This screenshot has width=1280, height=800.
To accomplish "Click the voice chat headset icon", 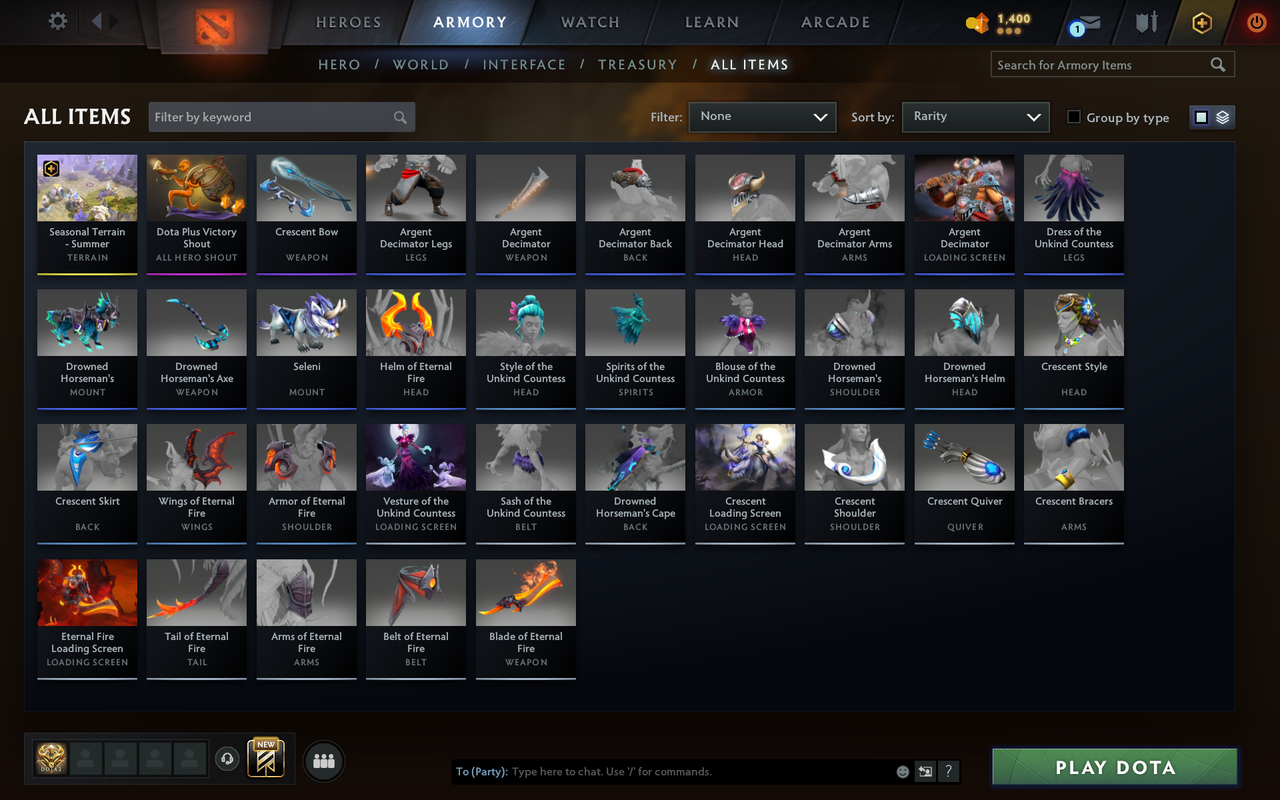I will click(x=227, y=759).
